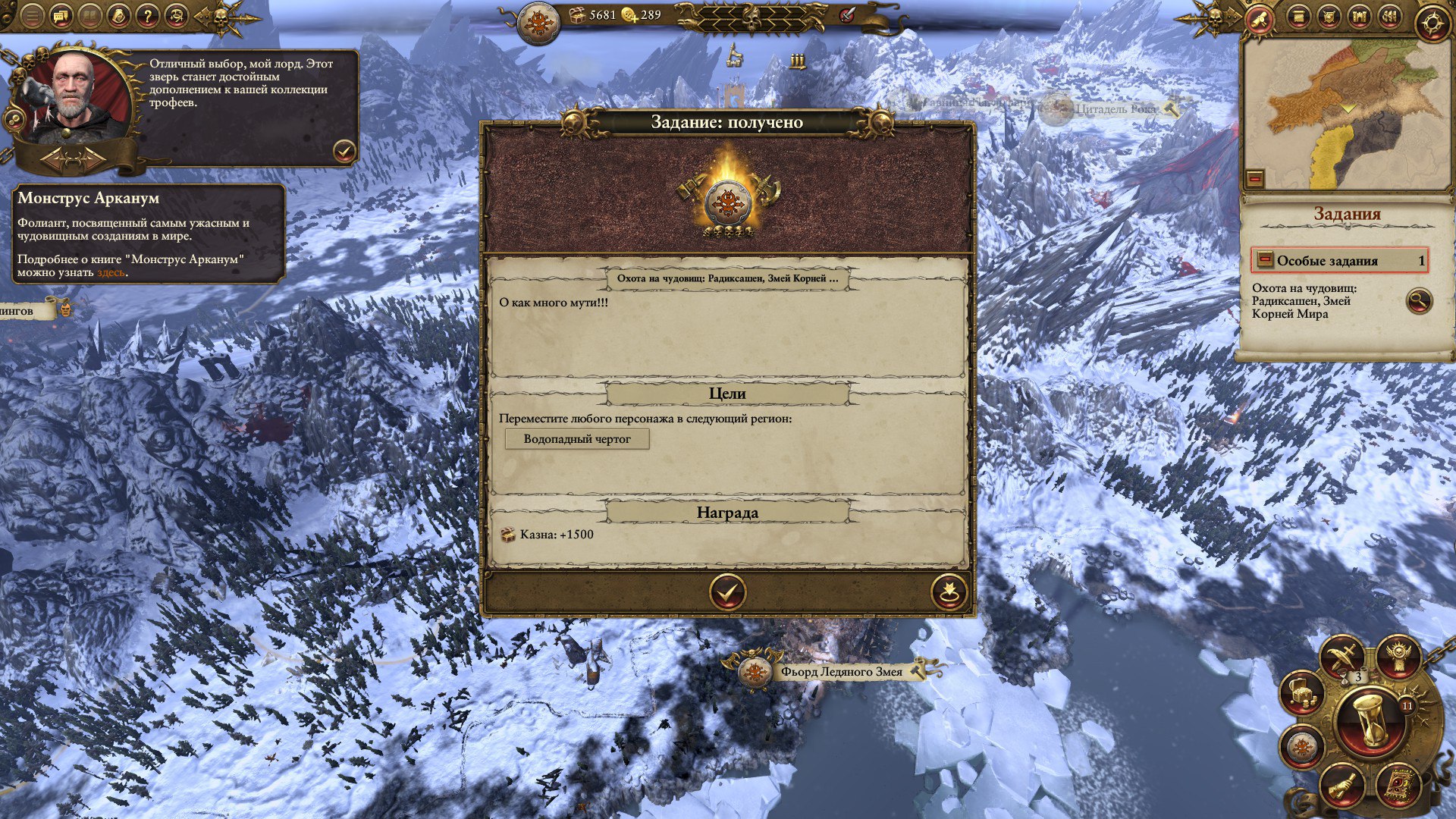
Task: Open the hamburger game menu
Action: pos(32,15)
